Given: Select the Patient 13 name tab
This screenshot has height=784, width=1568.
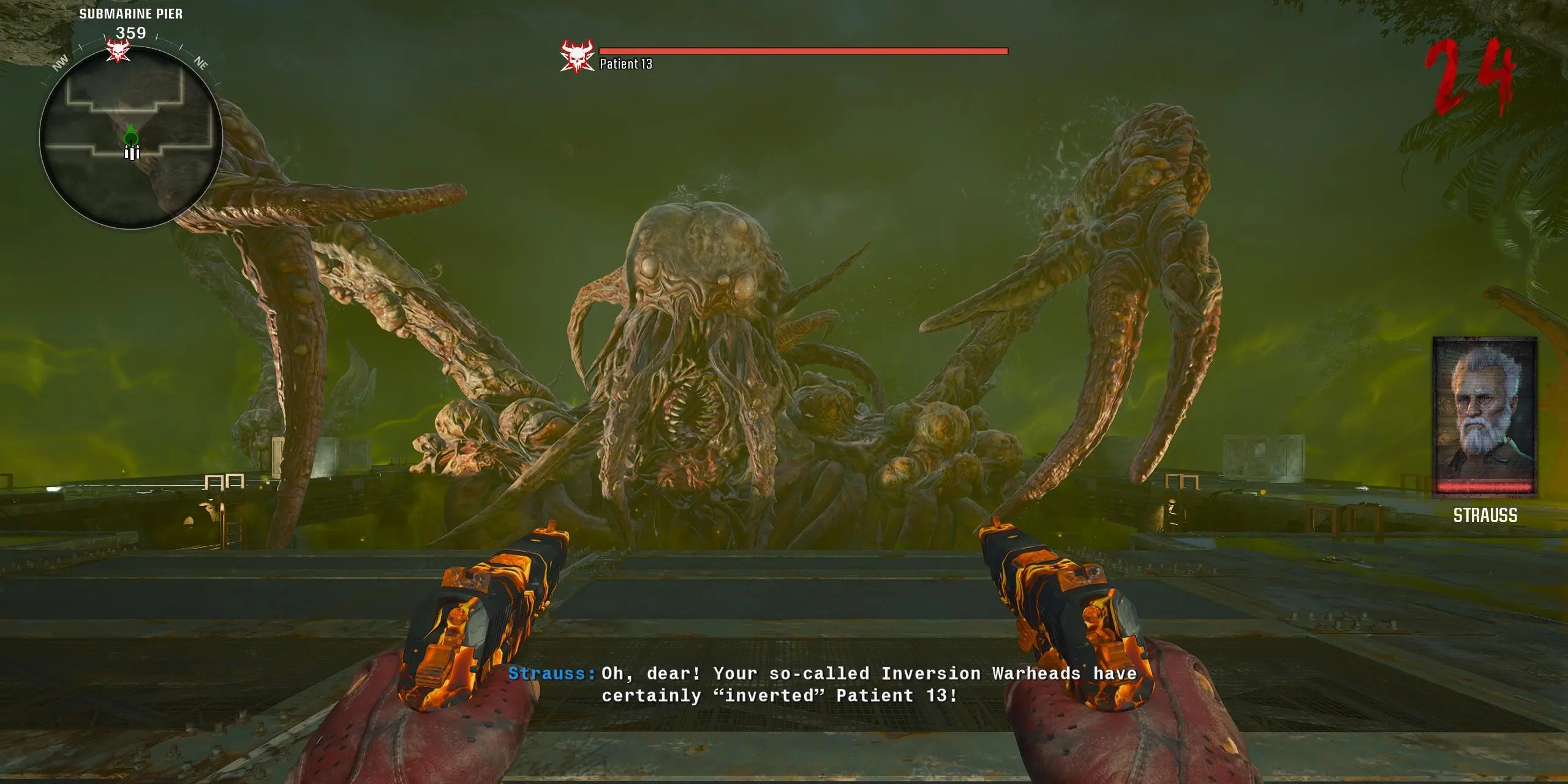Looking at the screenshot, I should point(626,64).
